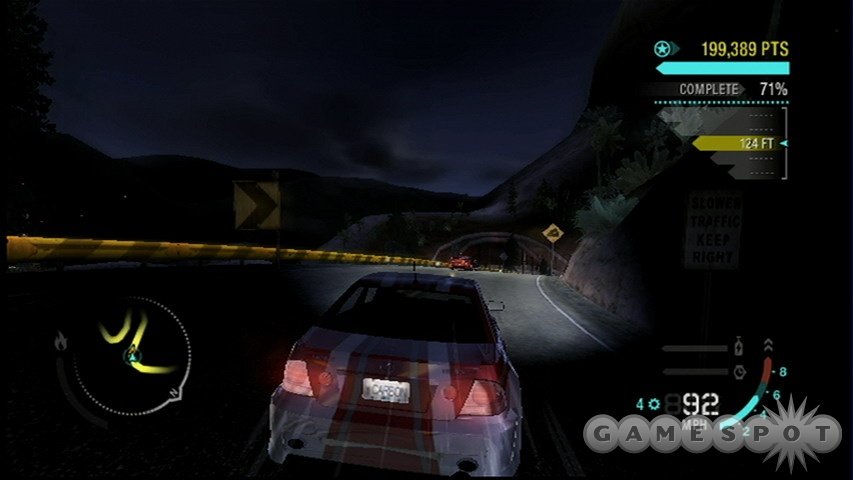853x480 pixels.
Task: Click the GameSpot watermark logo
Action: point(712,432)
